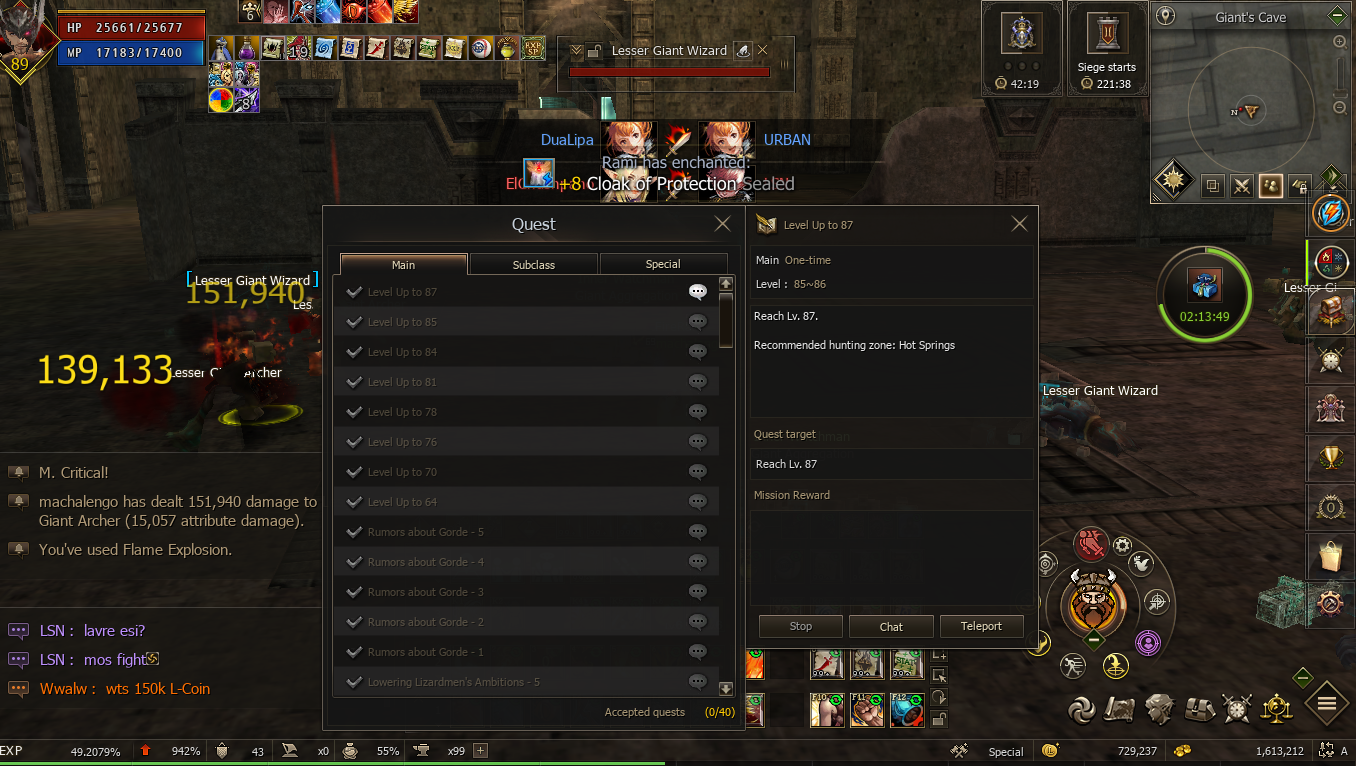This screenshot has width=1356, height=766.
Task: Open the main hamburger menu button
Action: click(x=1327, y=704)
